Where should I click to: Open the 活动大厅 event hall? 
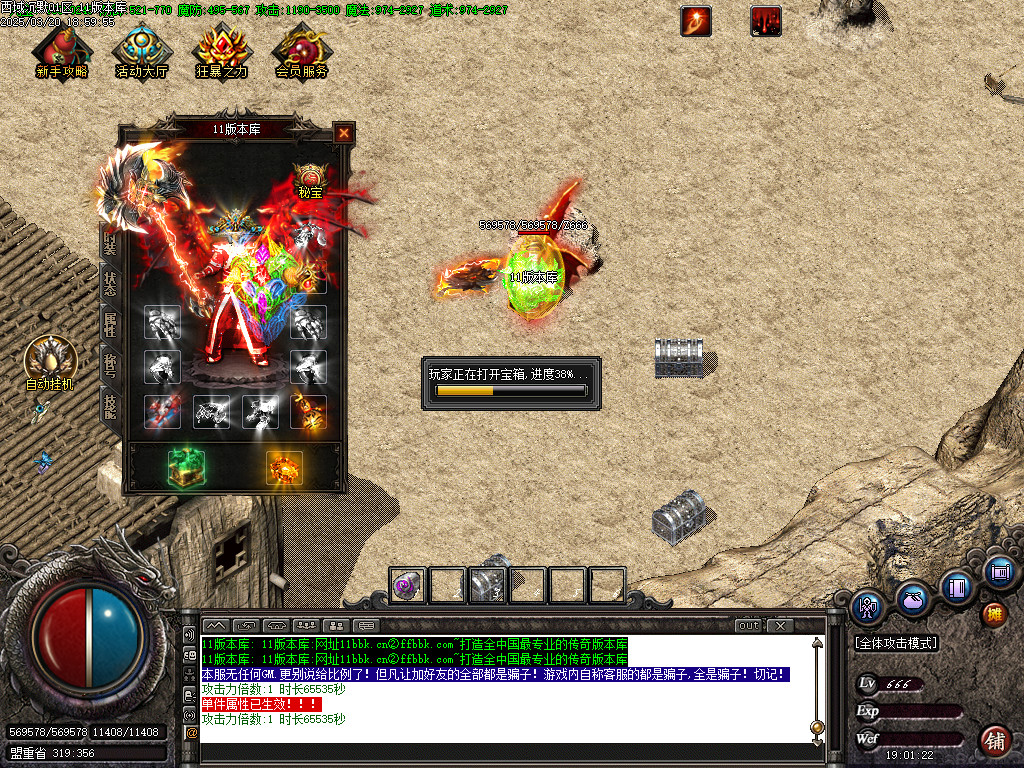(142, 51)
